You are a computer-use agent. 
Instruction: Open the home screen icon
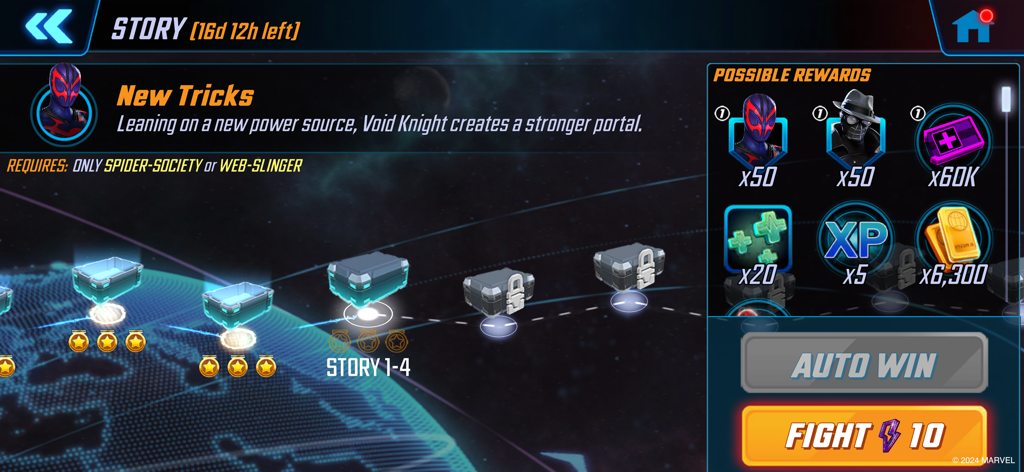click(971, 27)
